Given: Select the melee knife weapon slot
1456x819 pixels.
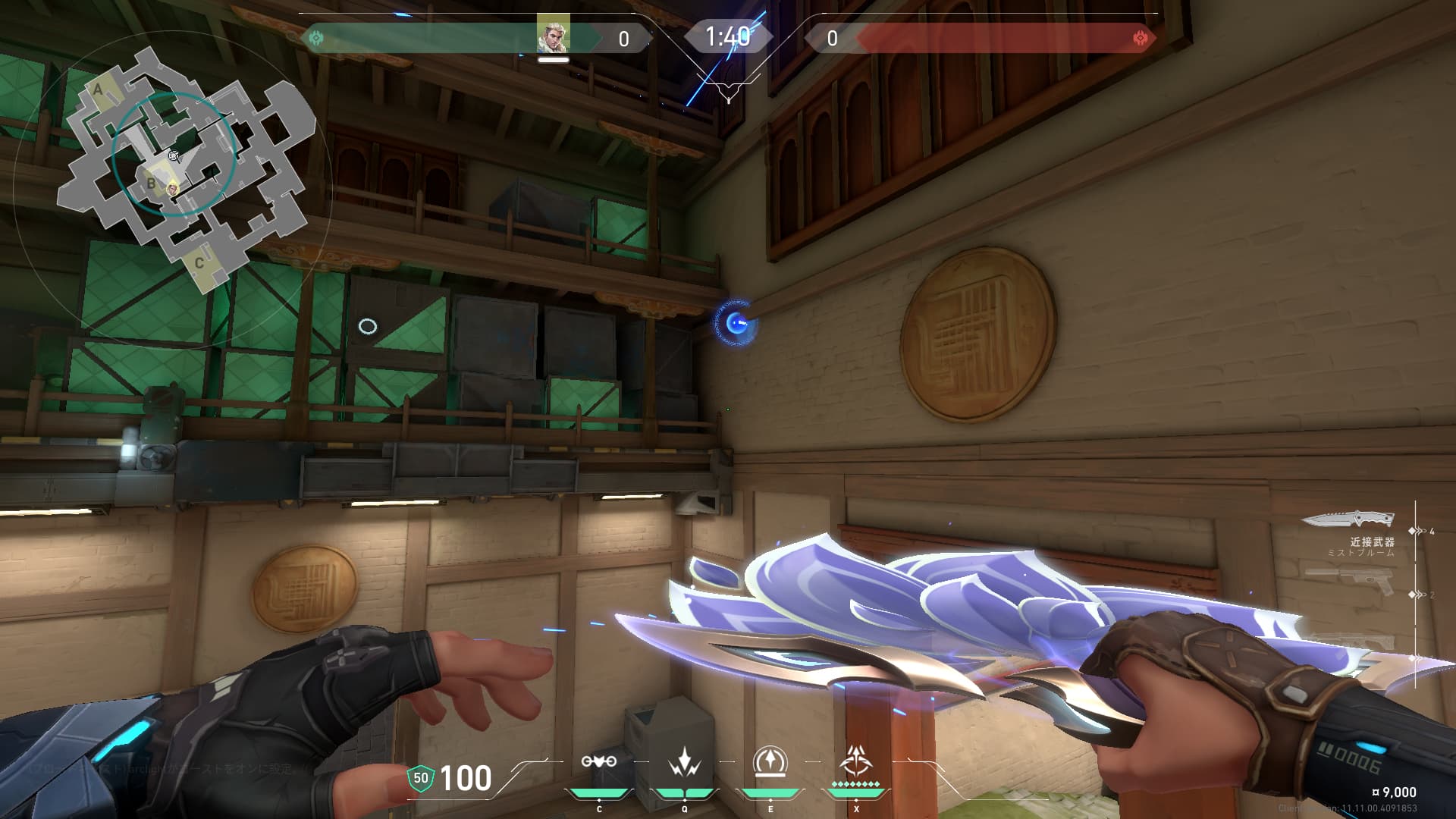Looking at the screenshot, I should 1348,520.
